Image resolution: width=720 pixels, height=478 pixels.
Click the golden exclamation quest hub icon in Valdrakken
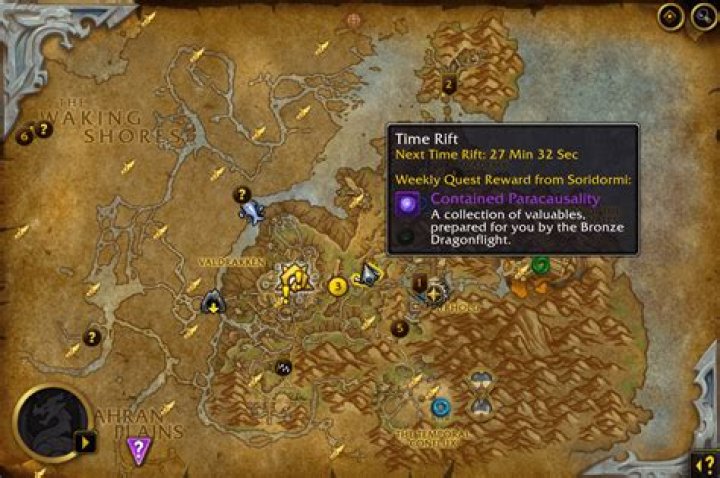tap(292, 282)
